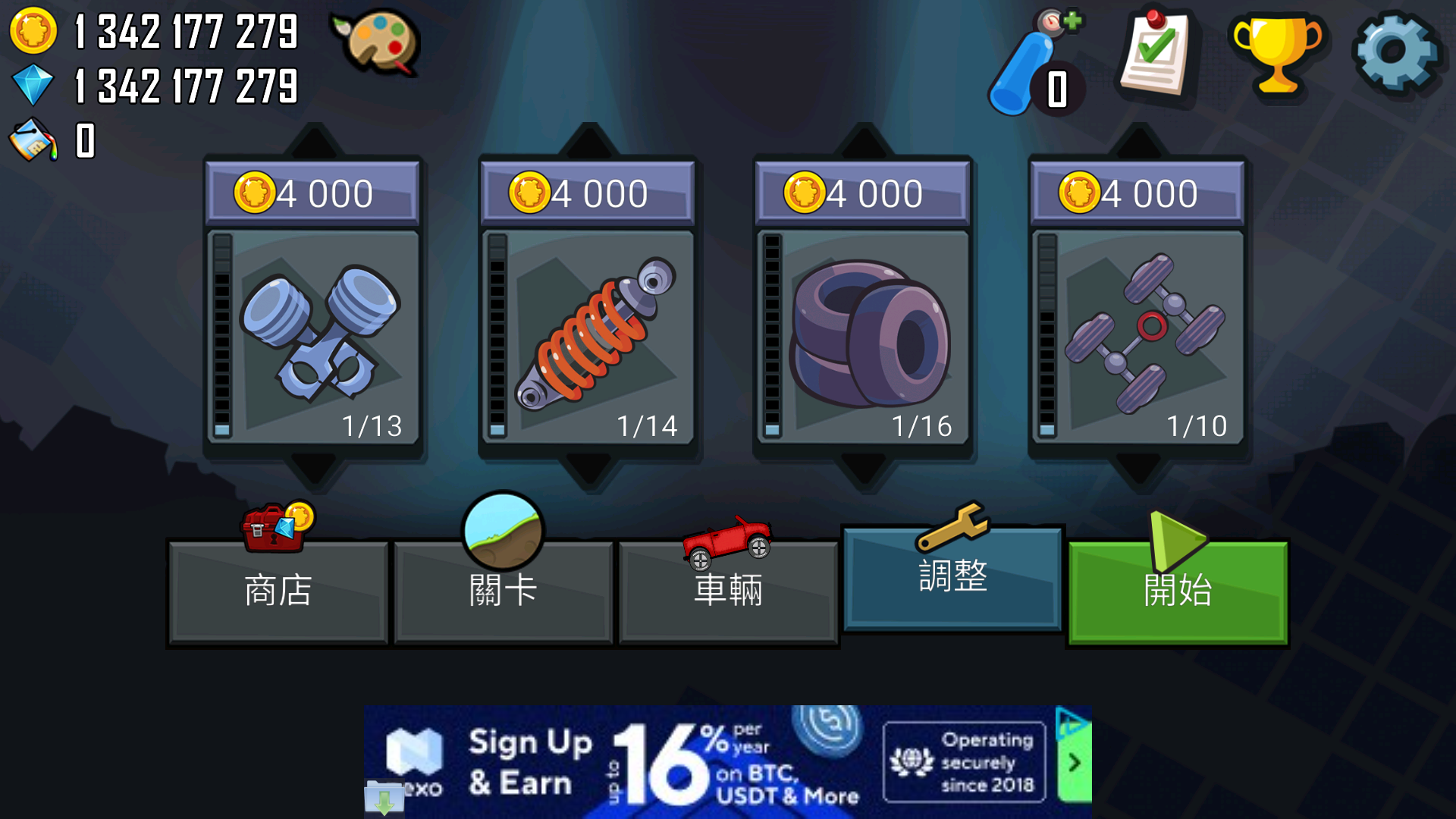Start the race with 開始
This screenshot has width=1456, height=819.
[x=1178, y=590]
